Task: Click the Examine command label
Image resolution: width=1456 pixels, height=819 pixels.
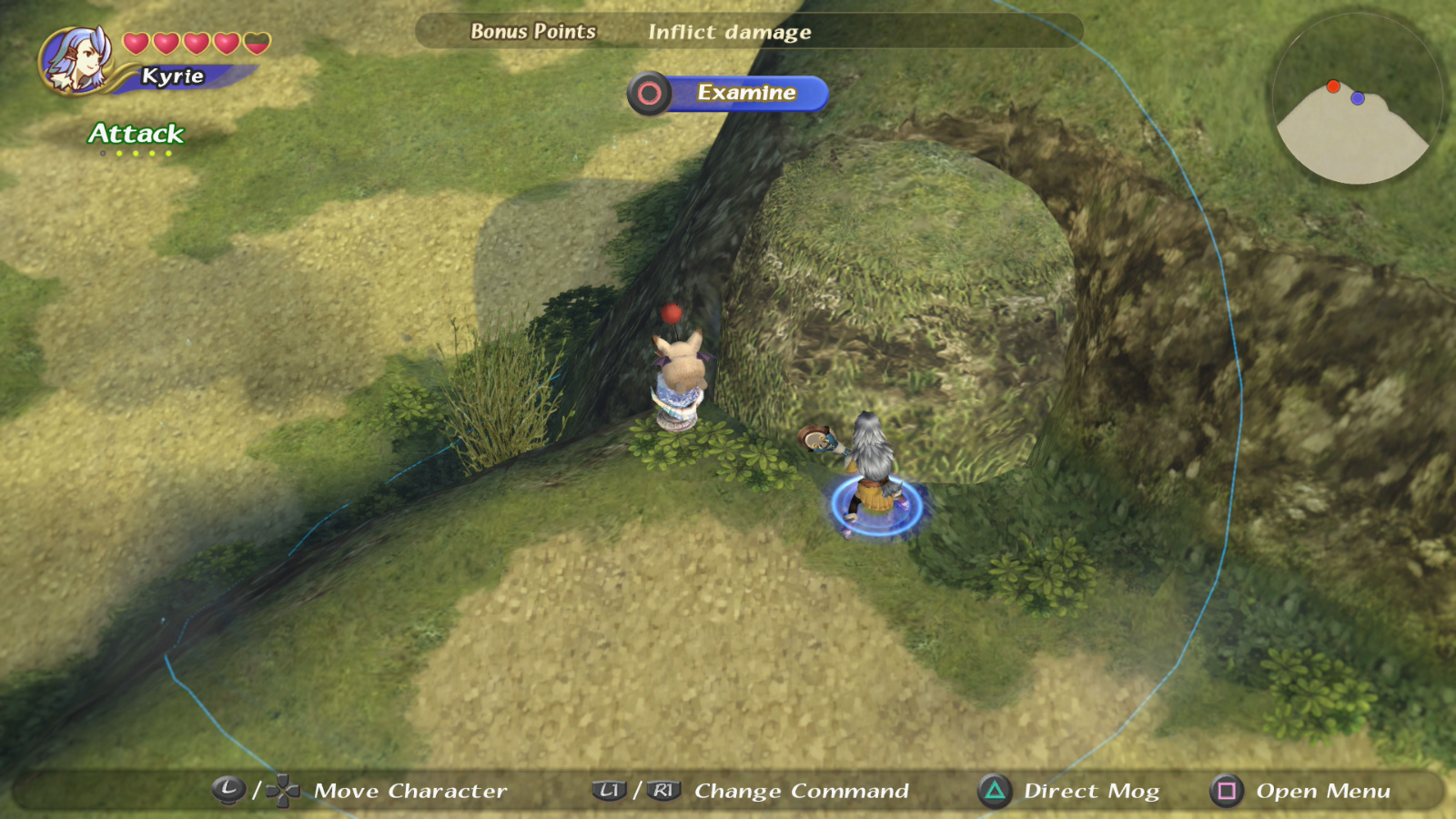Action: click(x=746, y=92)
